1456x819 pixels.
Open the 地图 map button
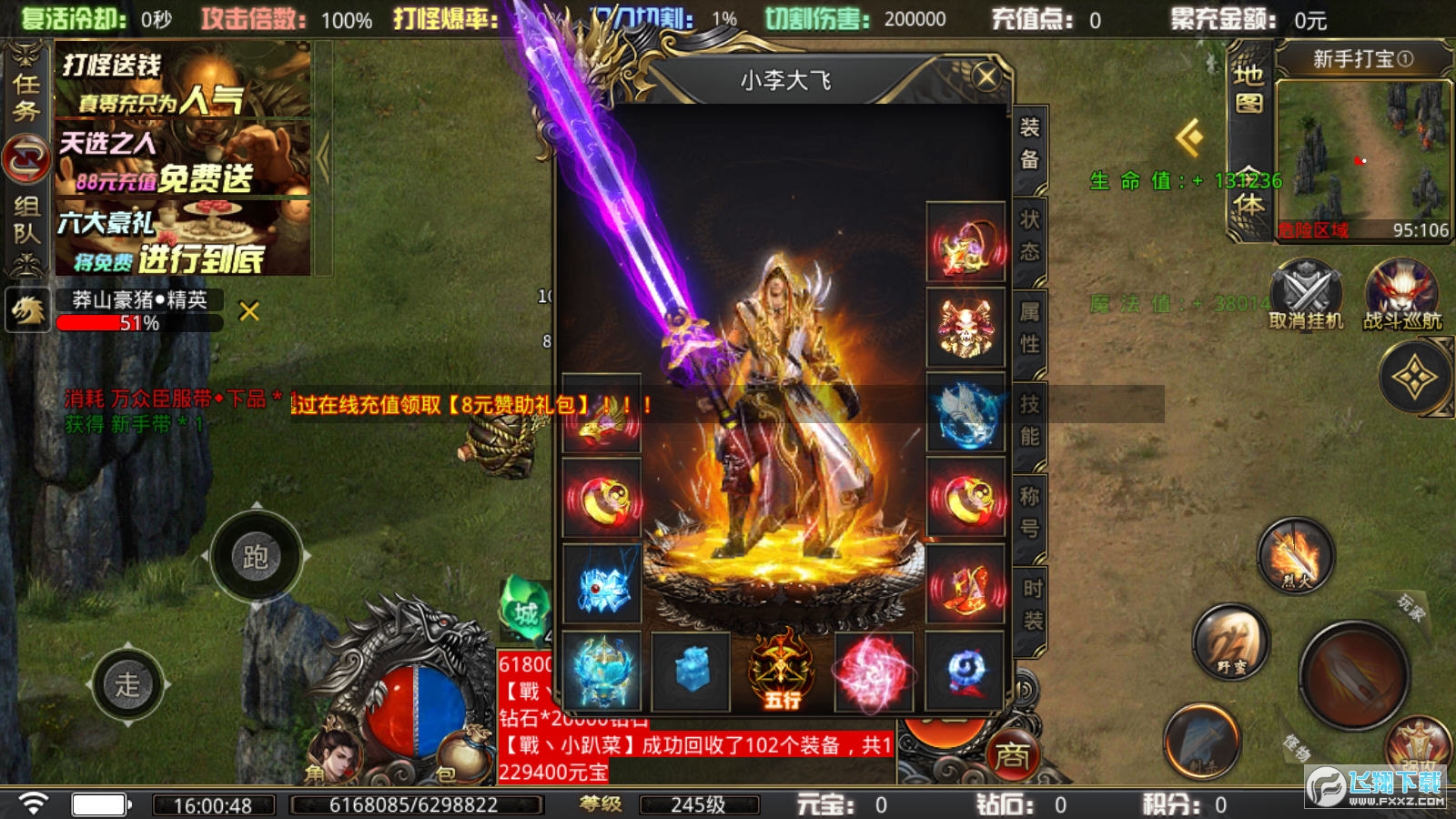coord(1248,88)
